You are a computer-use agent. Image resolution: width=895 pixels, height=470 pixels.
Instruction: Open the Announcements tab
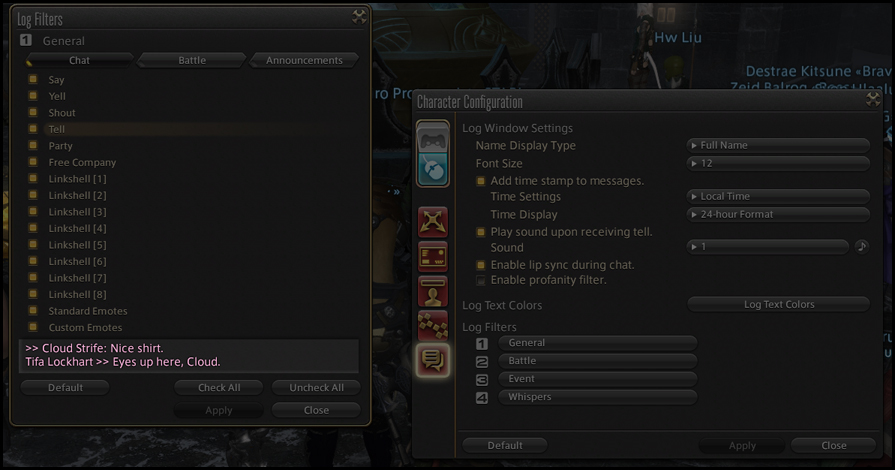click(x=304, y=60)
